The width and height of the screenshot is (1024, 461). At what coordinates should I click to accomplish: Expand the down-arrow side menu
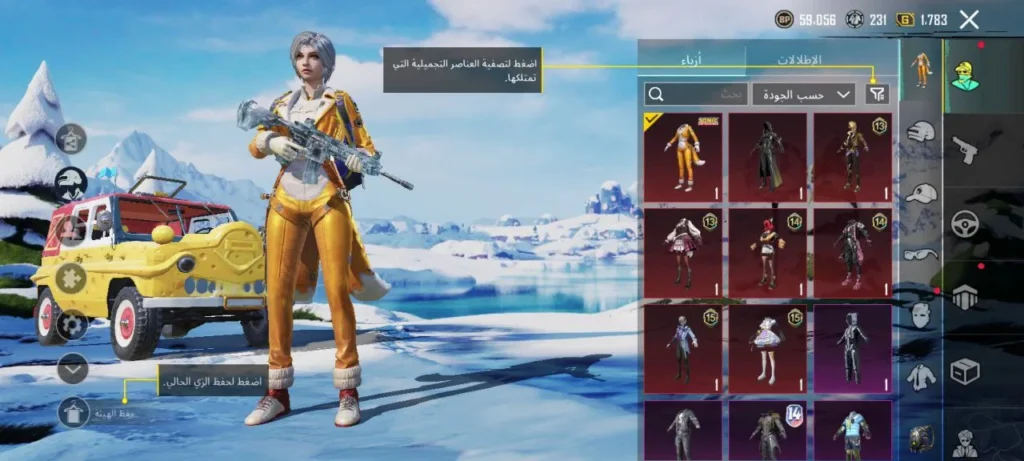73,368
